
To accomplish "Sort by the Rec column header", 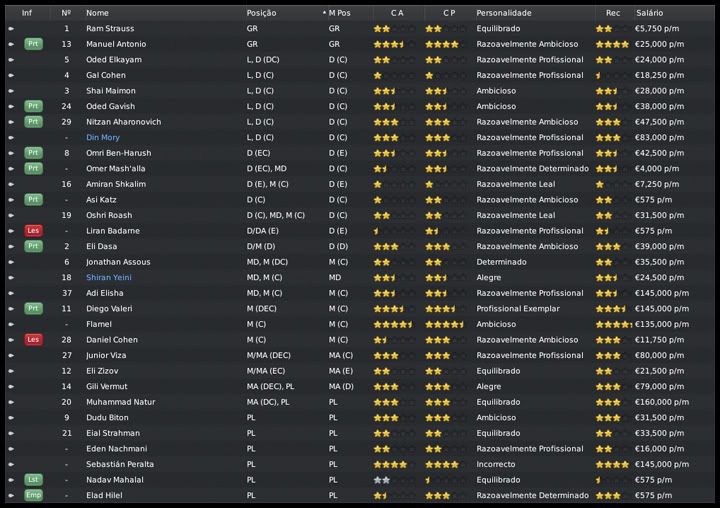I will (613, 13).
